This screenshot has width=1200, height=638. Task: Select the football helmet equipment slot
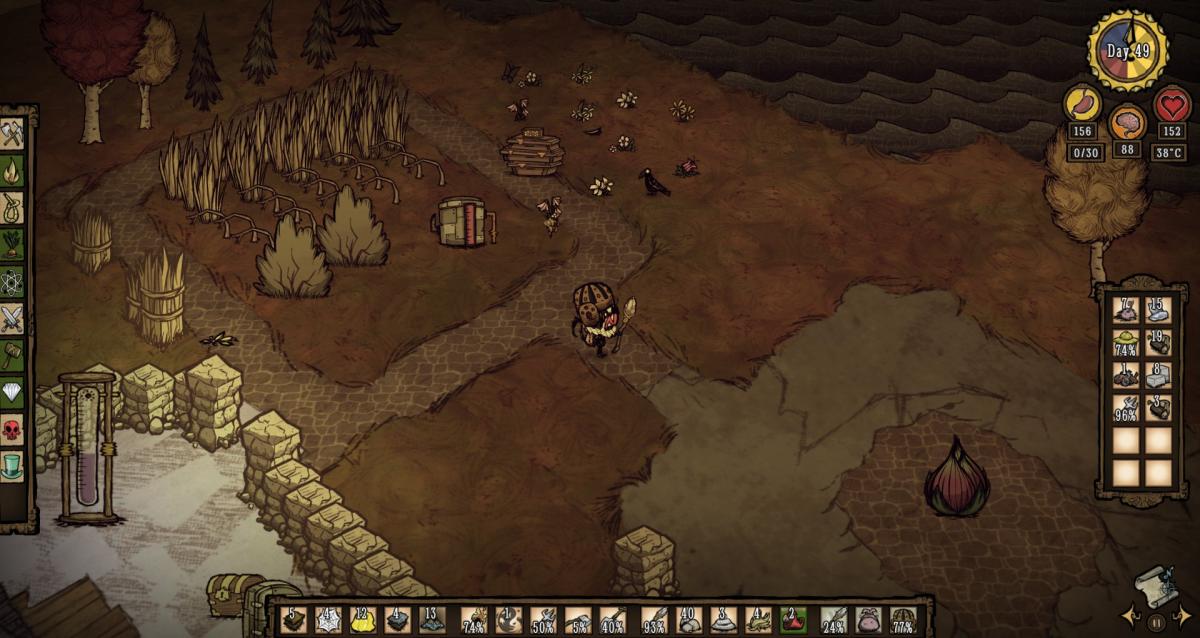click(903, 620)
